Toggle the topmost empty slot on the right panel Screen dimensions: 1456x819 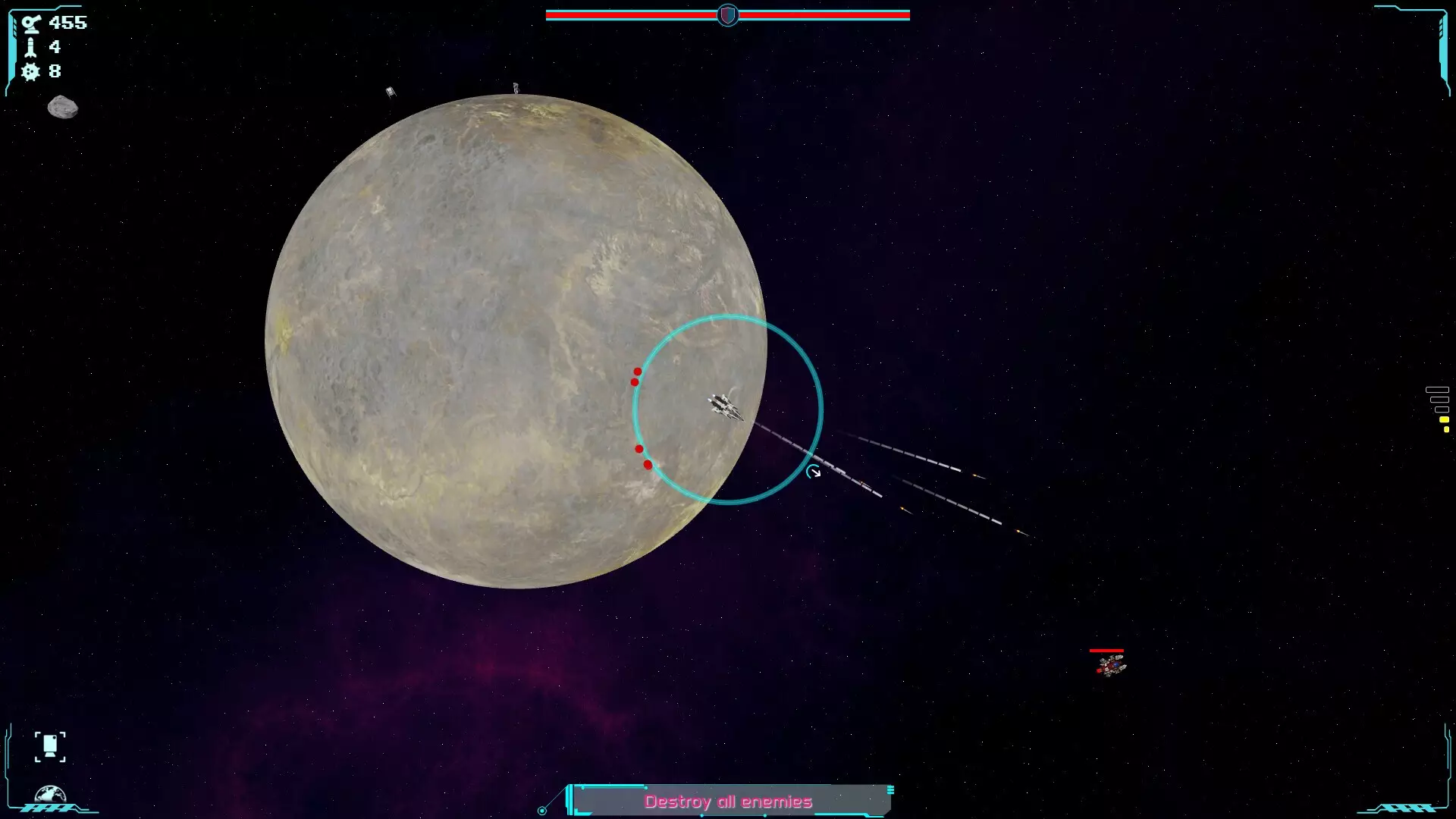[1437, 390]
